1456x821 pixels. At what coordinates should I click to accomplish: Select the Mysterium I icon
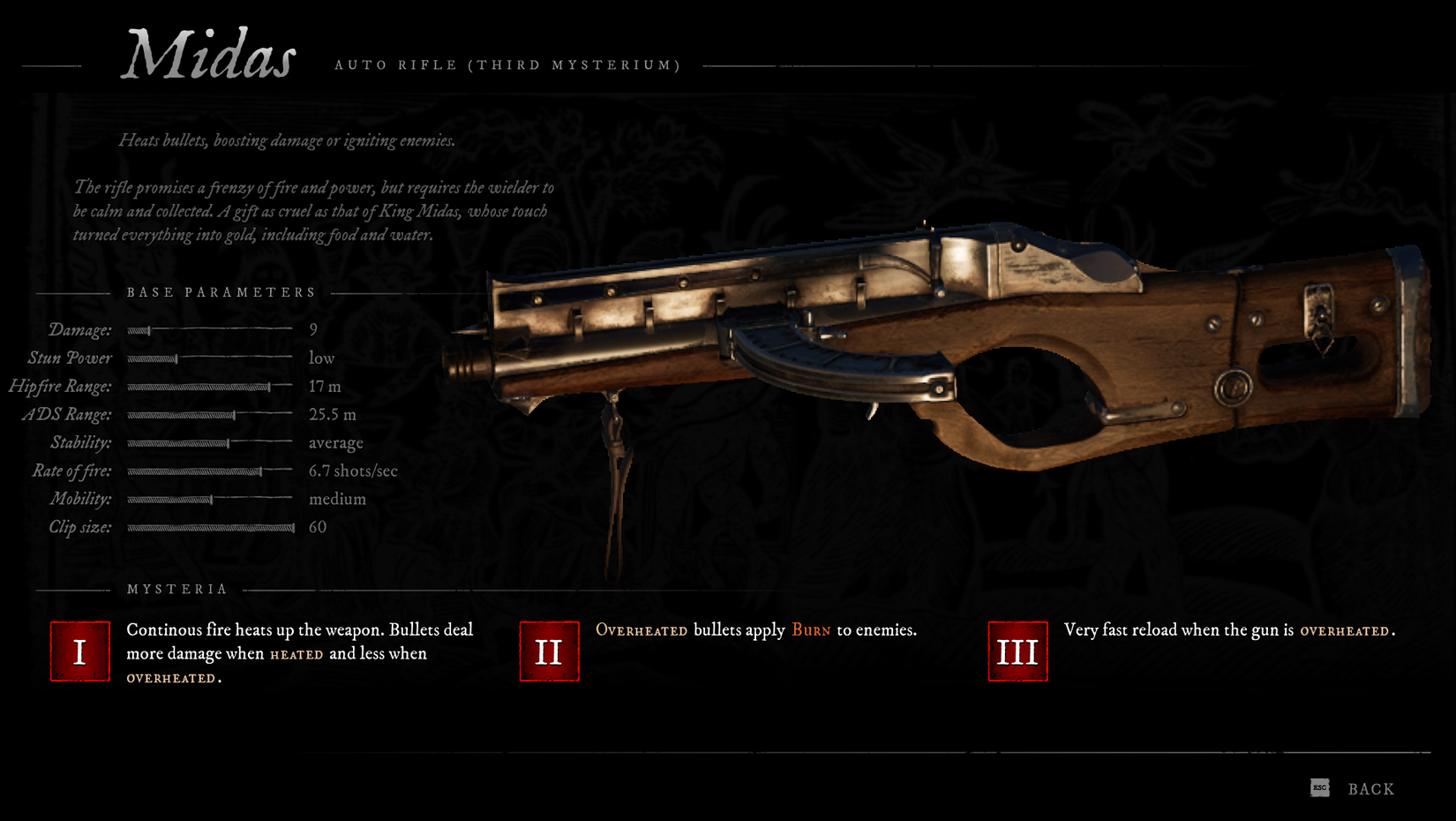click(x=79, y=651)
